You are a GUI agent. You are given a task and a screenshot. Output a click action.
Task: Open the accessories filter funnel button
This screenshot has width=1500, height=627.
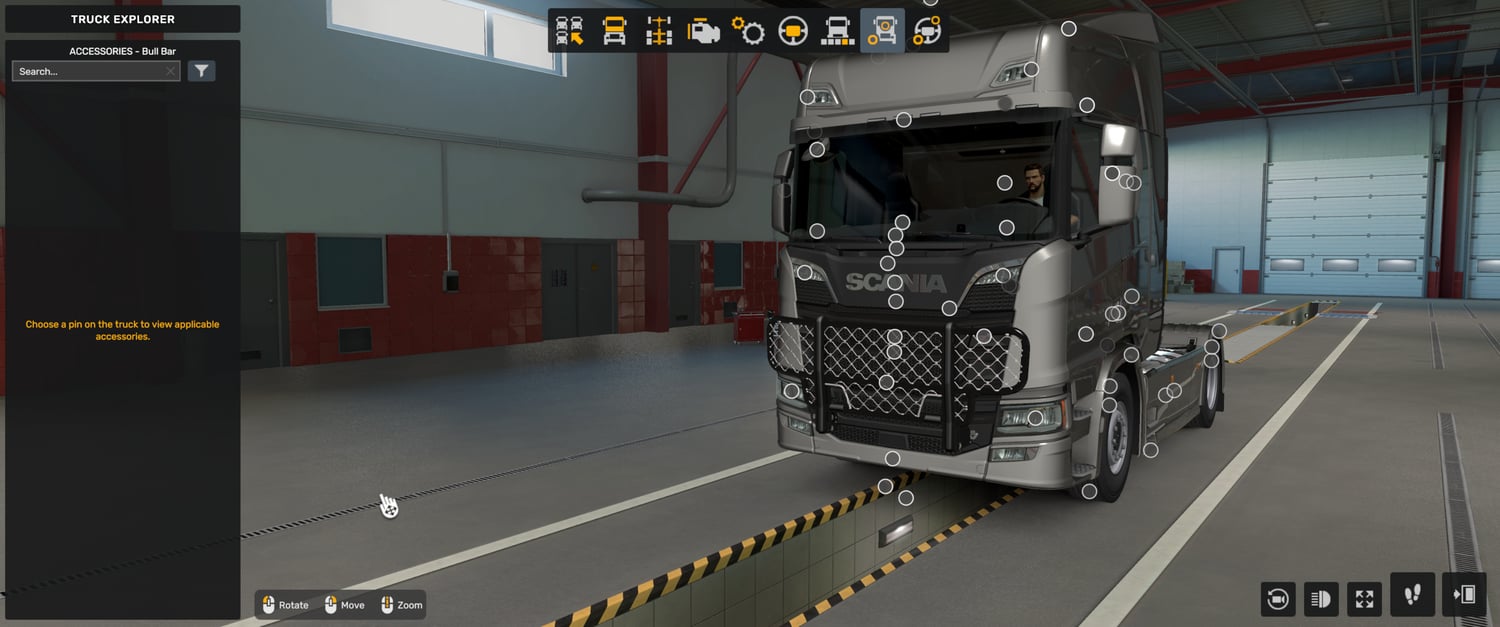[202, 71]
